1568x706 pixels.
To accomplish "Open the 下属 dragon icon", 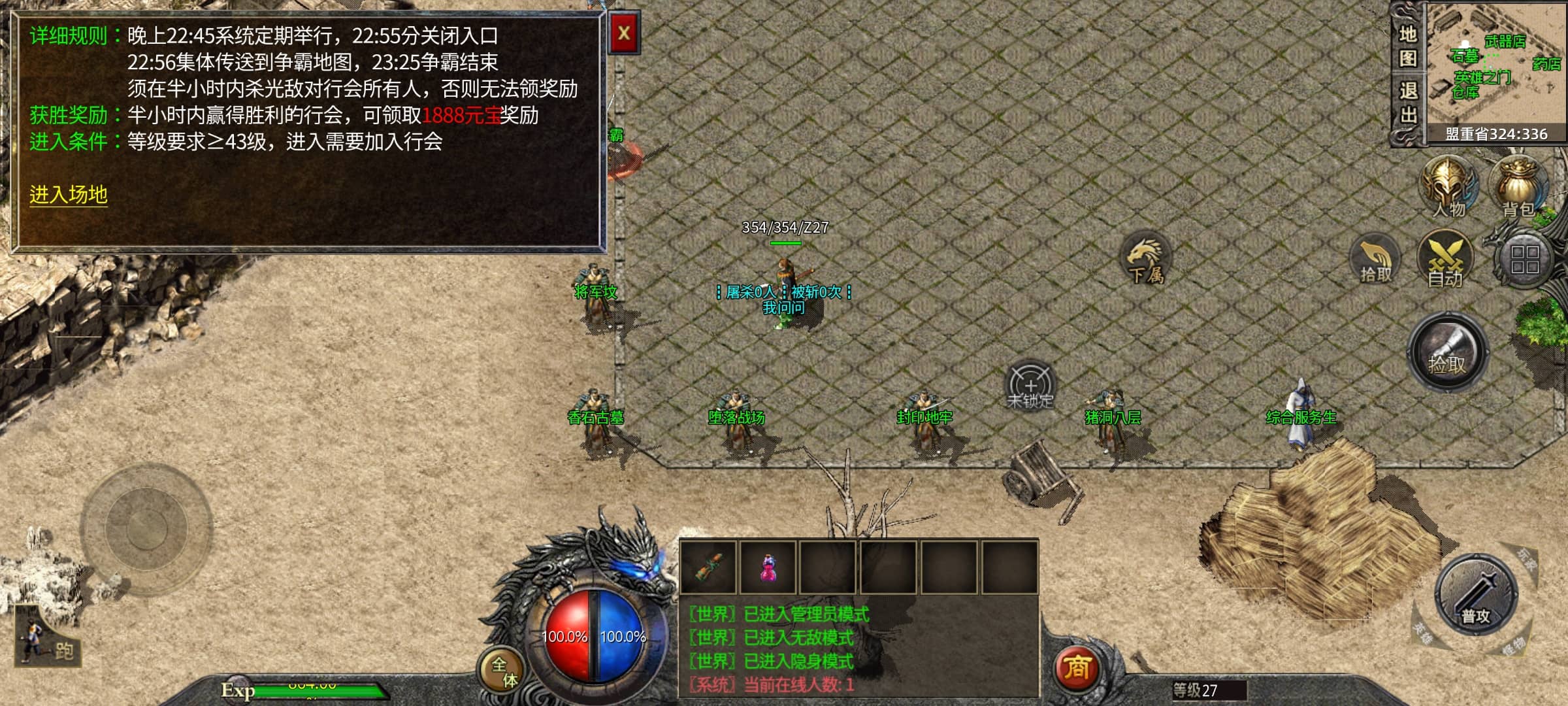I will tap(1145, 259).
